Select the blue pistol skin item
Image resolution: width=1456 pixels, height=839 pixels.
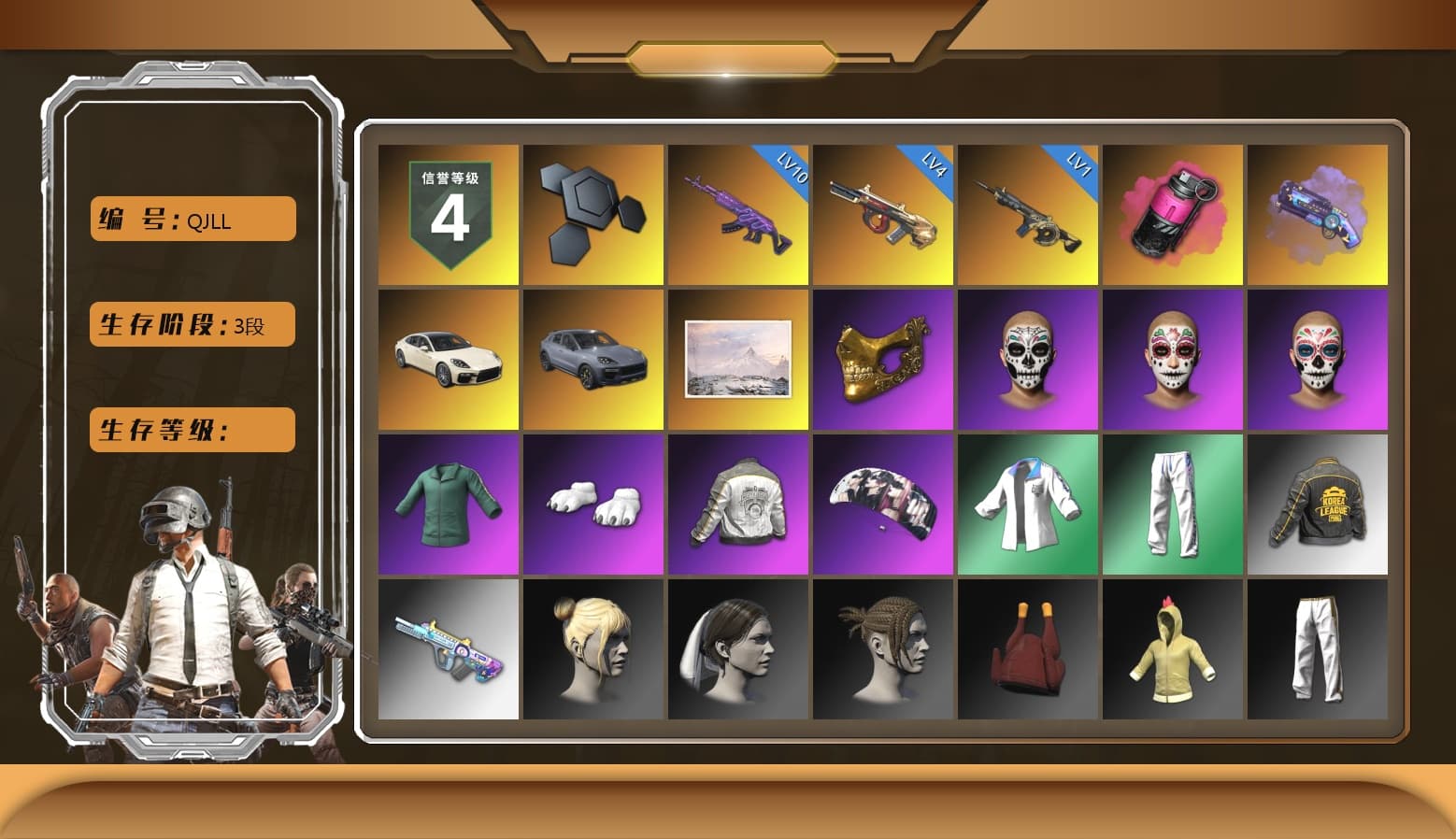[1318, 215]
